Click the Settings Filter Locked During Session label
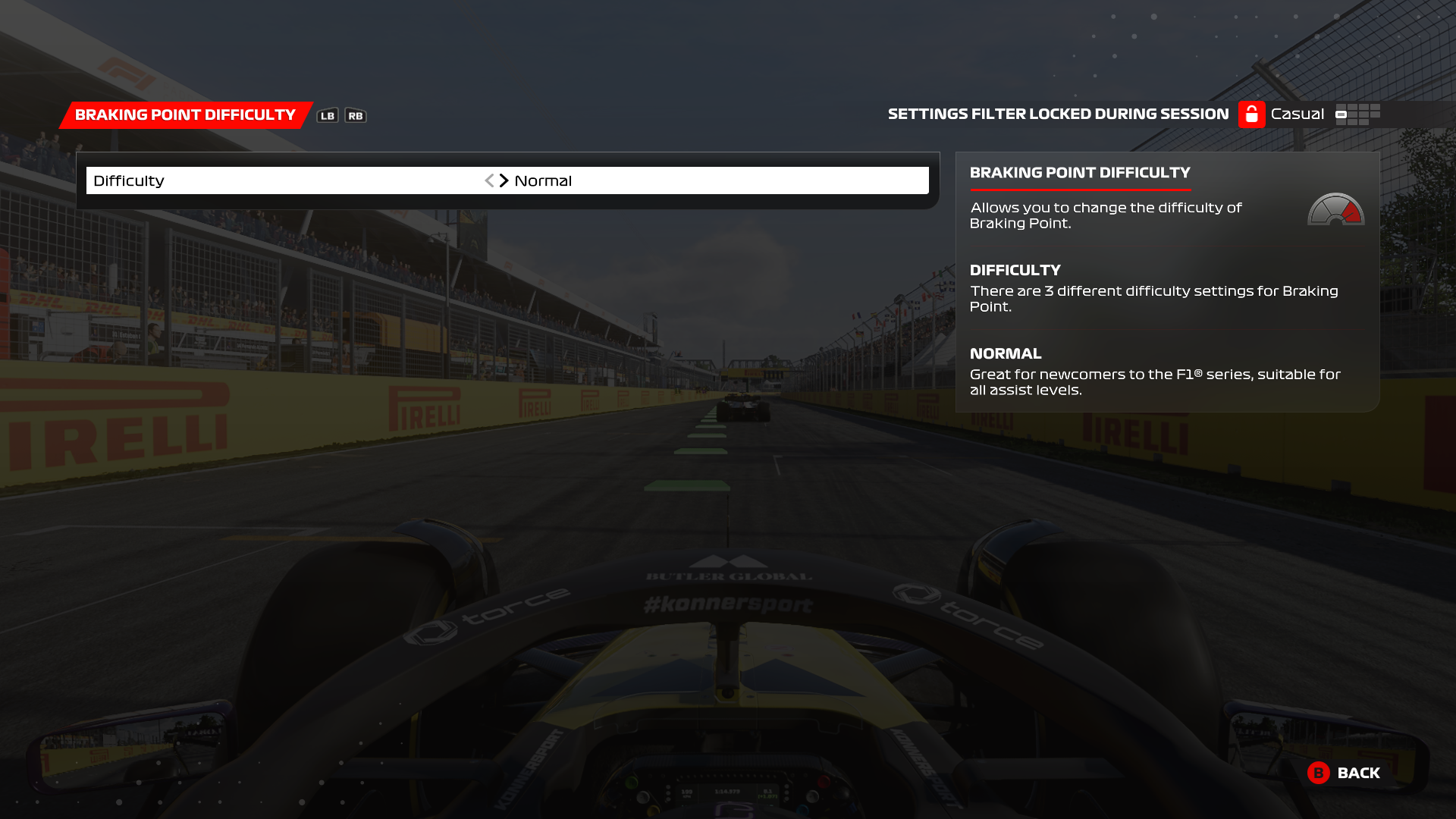 pos(1059,114)
